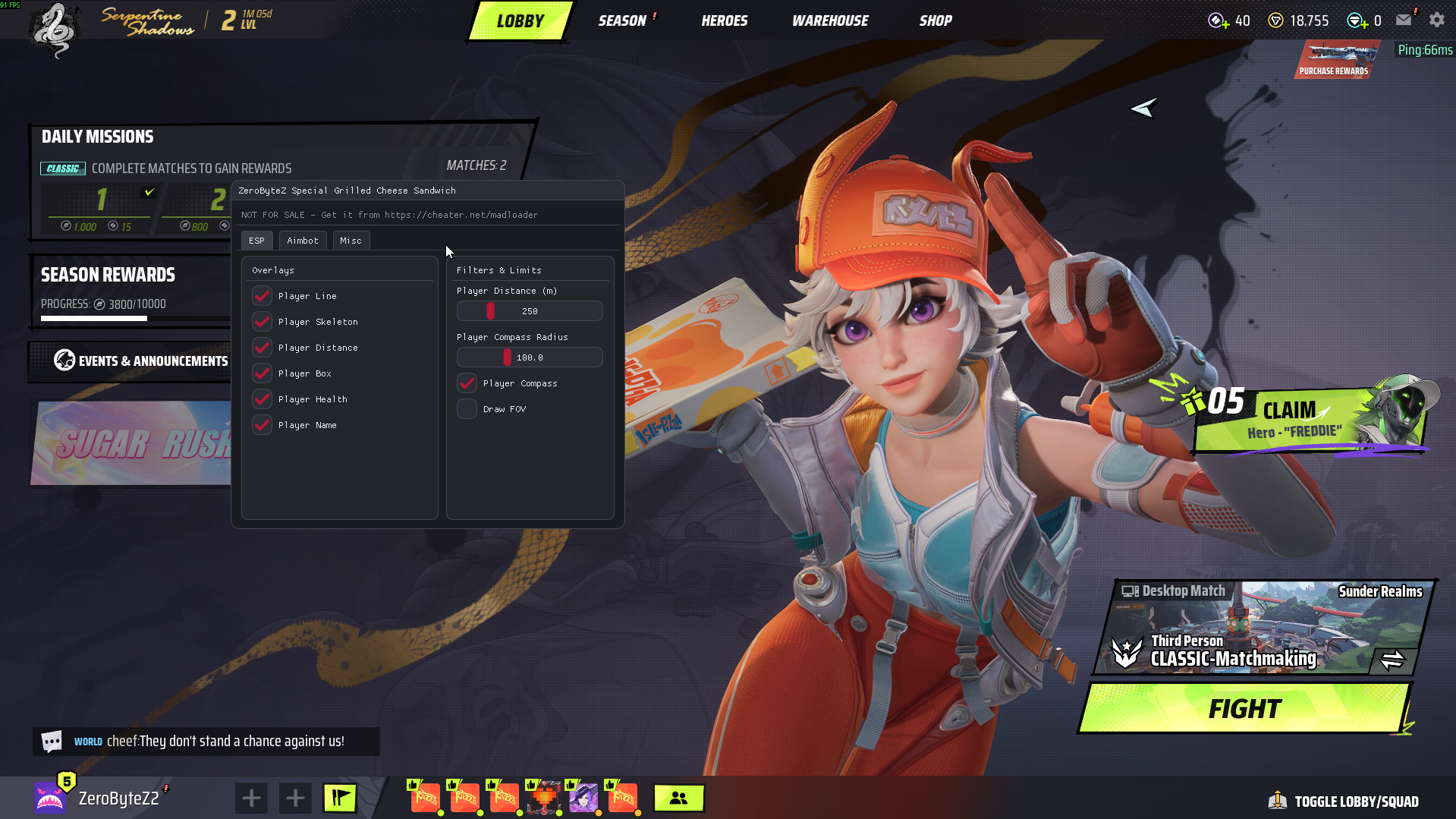Open the mail inbox icon
Image resolution: width=1456 pixels, height=819 pixels.
pos(1404,20)
